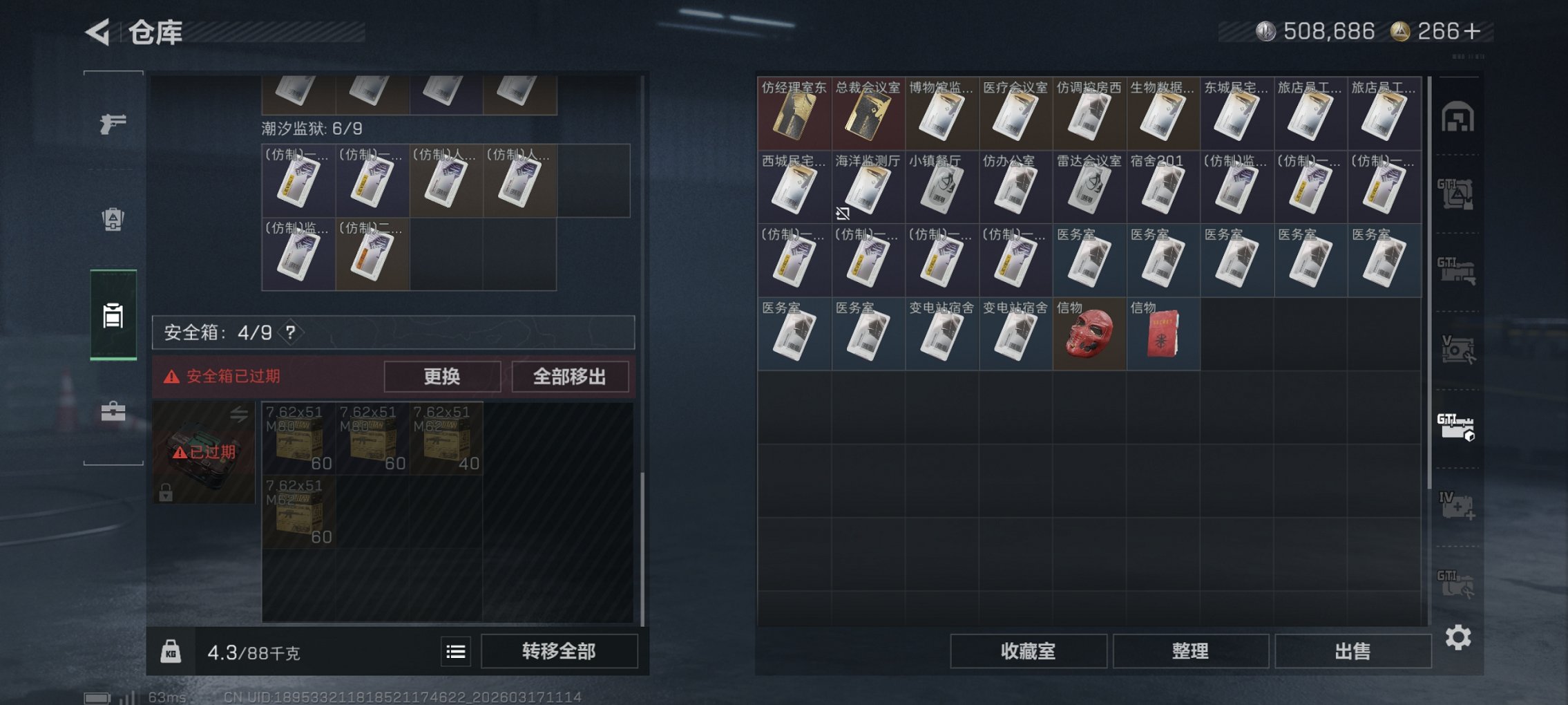The height and width of the screenshot is (705, 1568).
Task: Click 全部移出 to remove all items
Action: coord(570,377)
